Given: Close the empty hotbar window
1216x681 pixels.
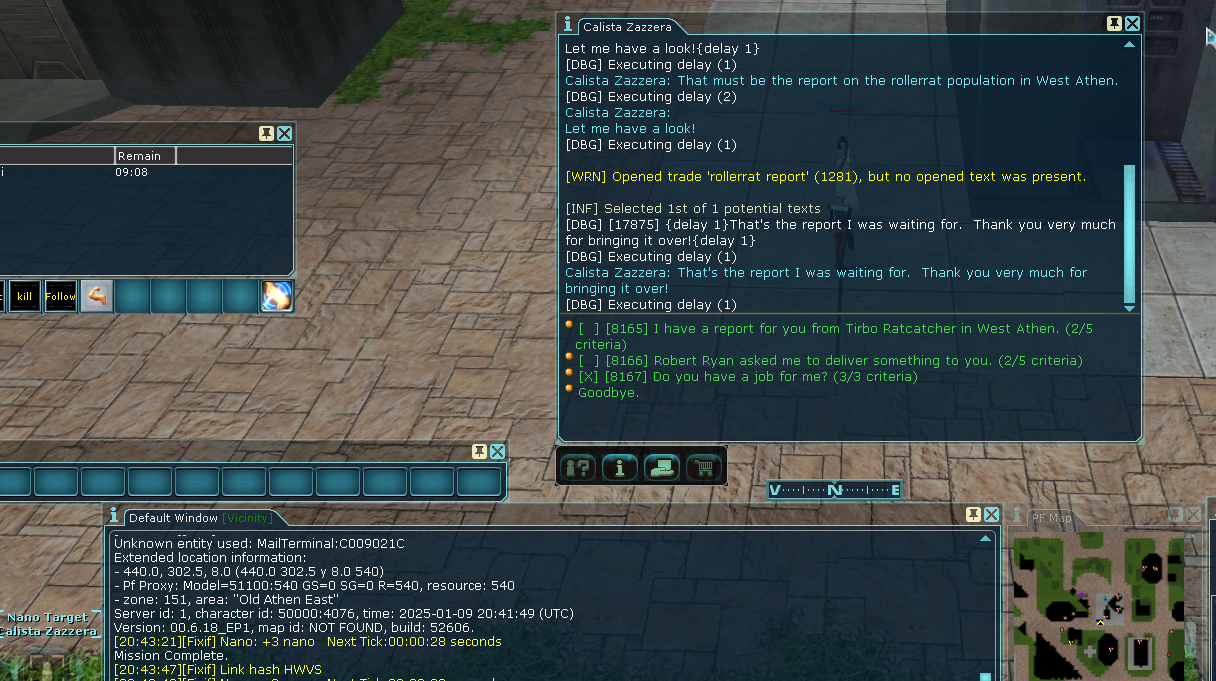Looking at the screenshot, I should (x=497, y=451).
